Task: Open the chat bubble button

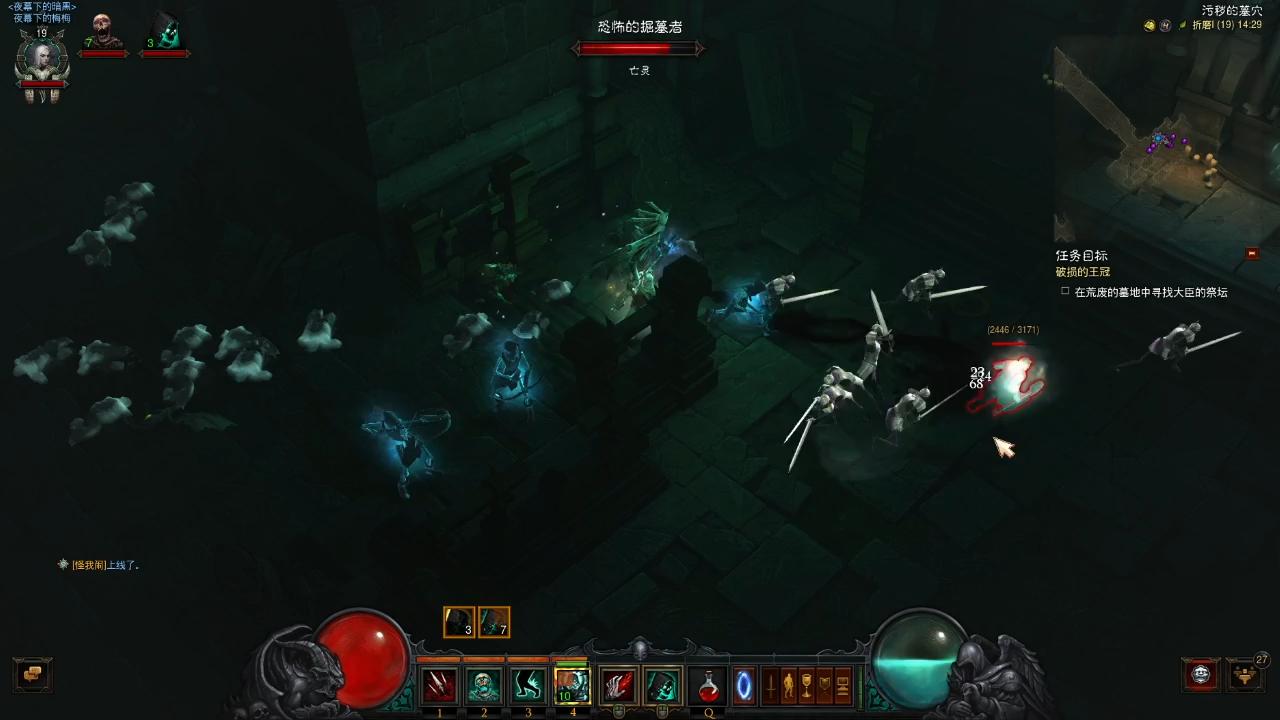Action: click(32, 674)
